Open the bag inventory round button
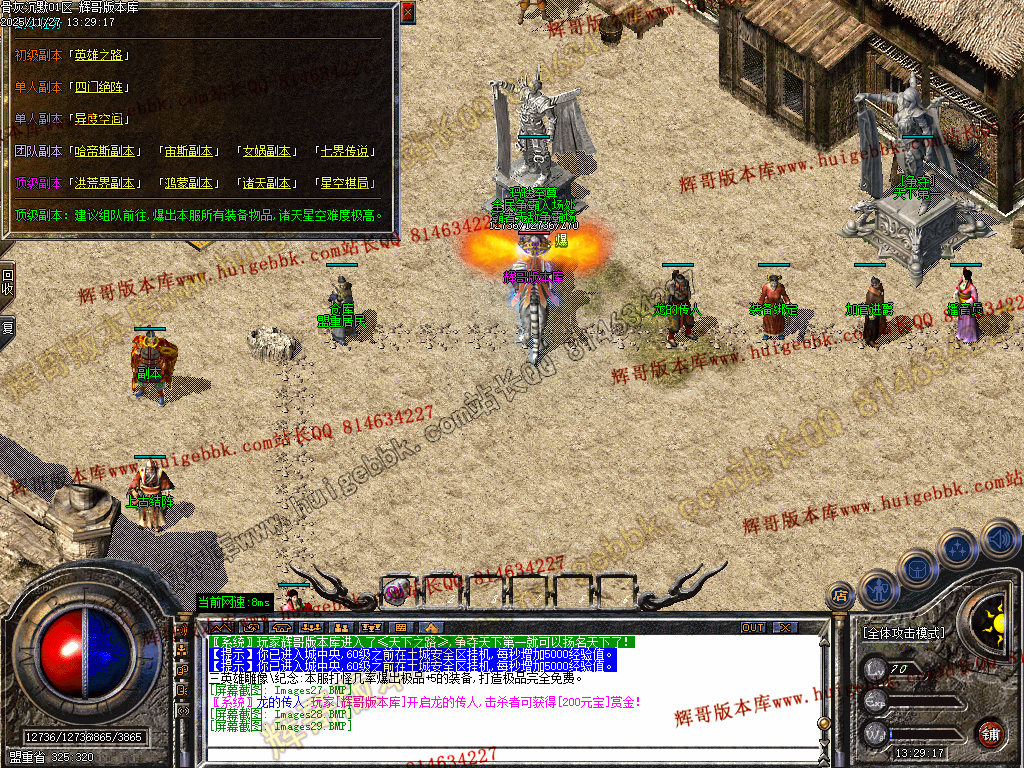The width and height of the screenshot is (1024, 768). click(x=917, y=568)
